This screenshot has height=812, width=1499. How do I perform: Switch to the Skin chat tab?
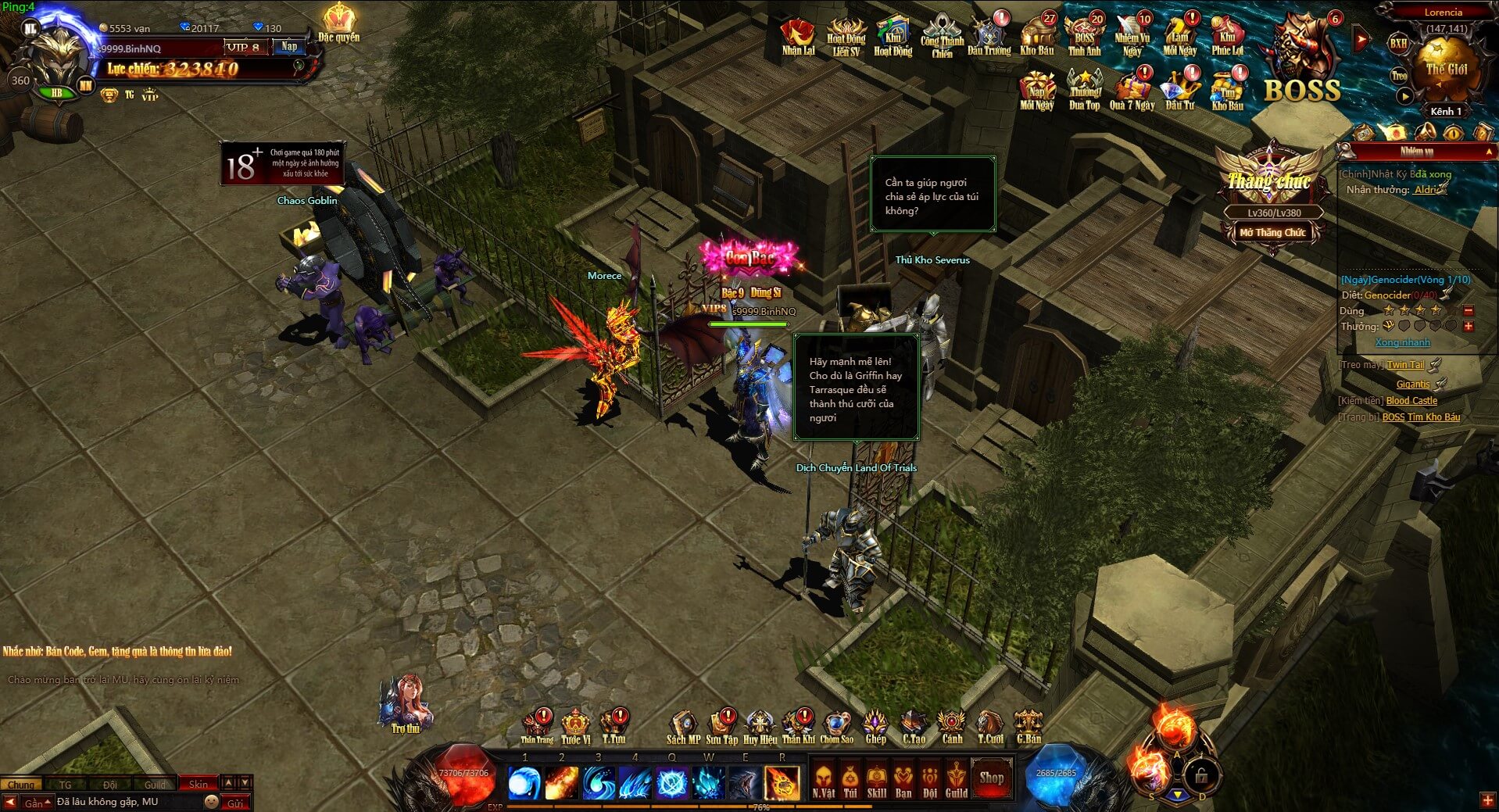(x=199, y=782)
